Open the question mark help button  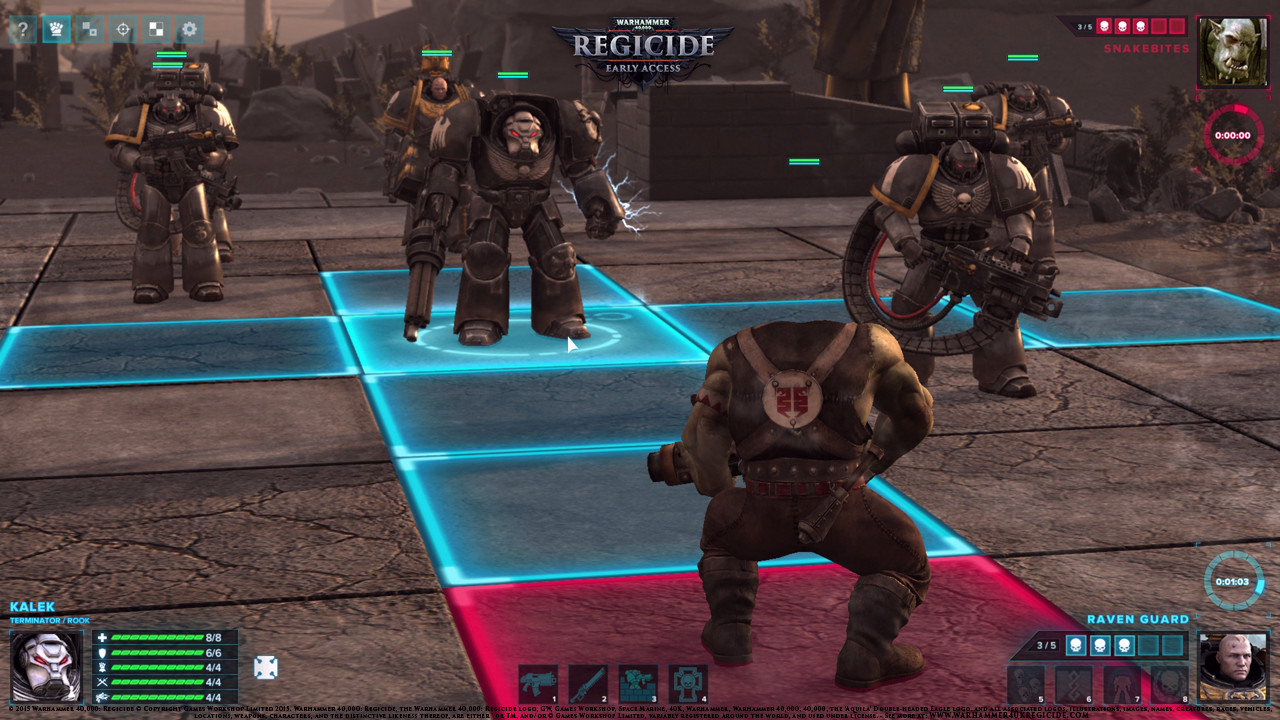tap(23, 29)
